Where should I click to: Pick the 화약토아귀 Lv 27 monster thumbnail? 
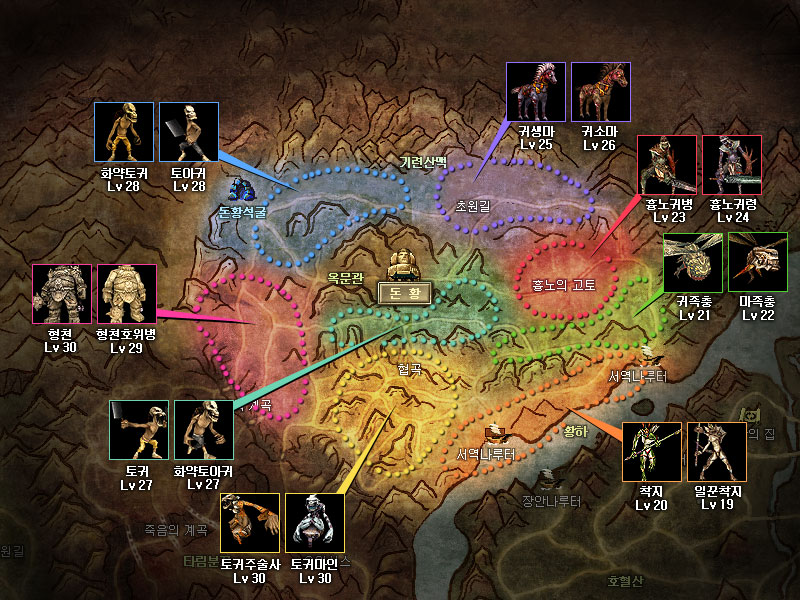click(204, 430)
